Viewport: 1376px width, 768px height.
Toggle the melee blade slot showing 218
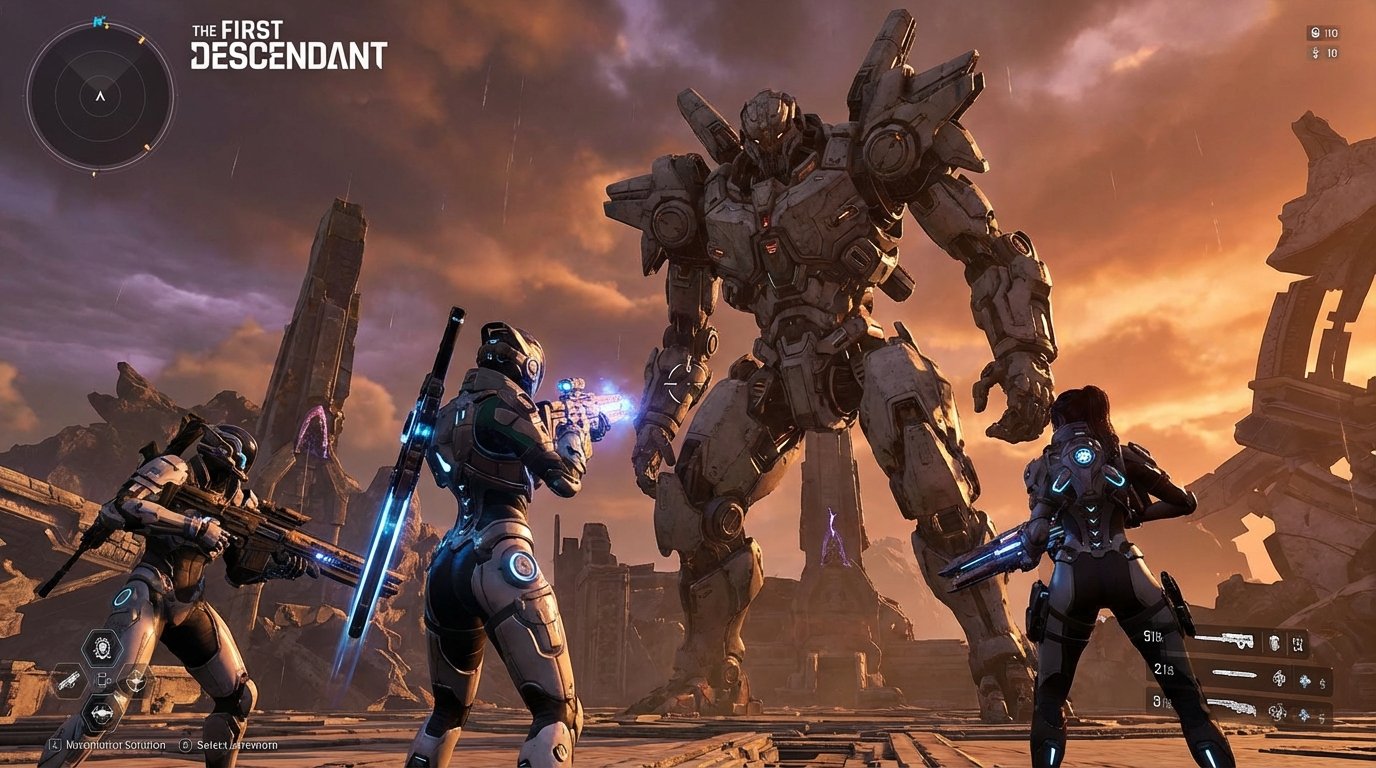(1235, 673)
